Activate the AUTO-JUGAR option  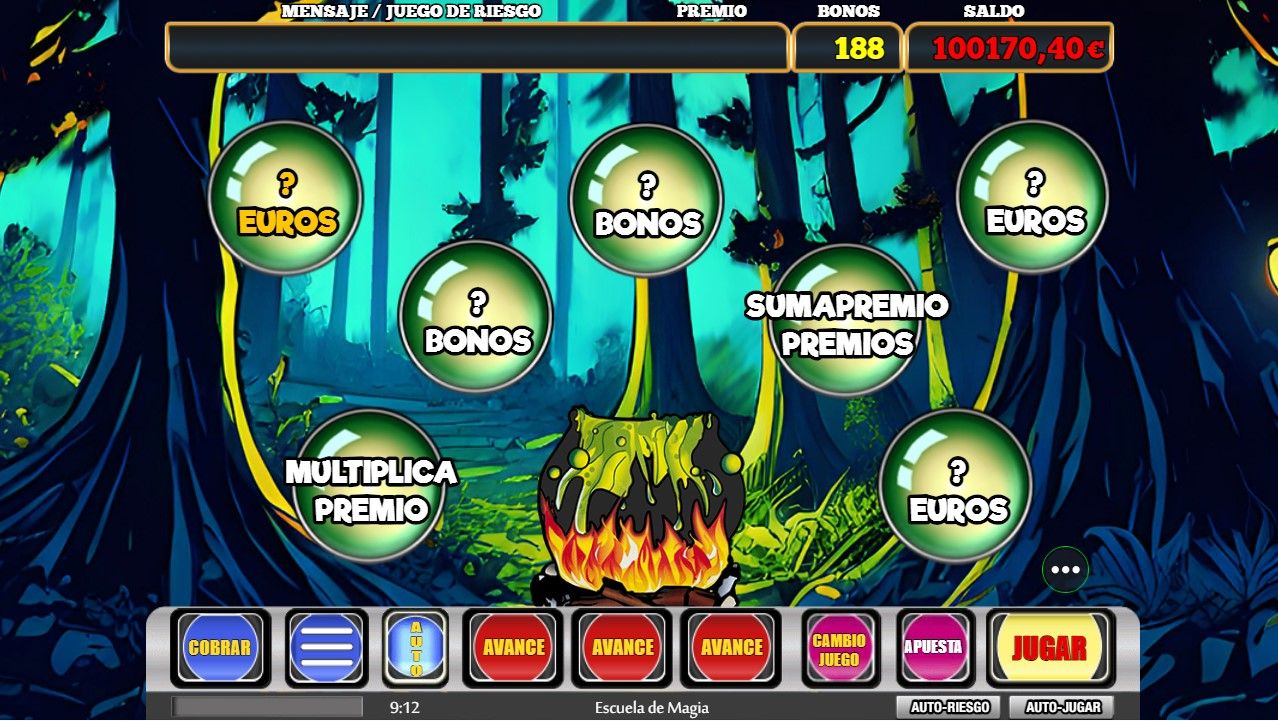click(1063, 707)
